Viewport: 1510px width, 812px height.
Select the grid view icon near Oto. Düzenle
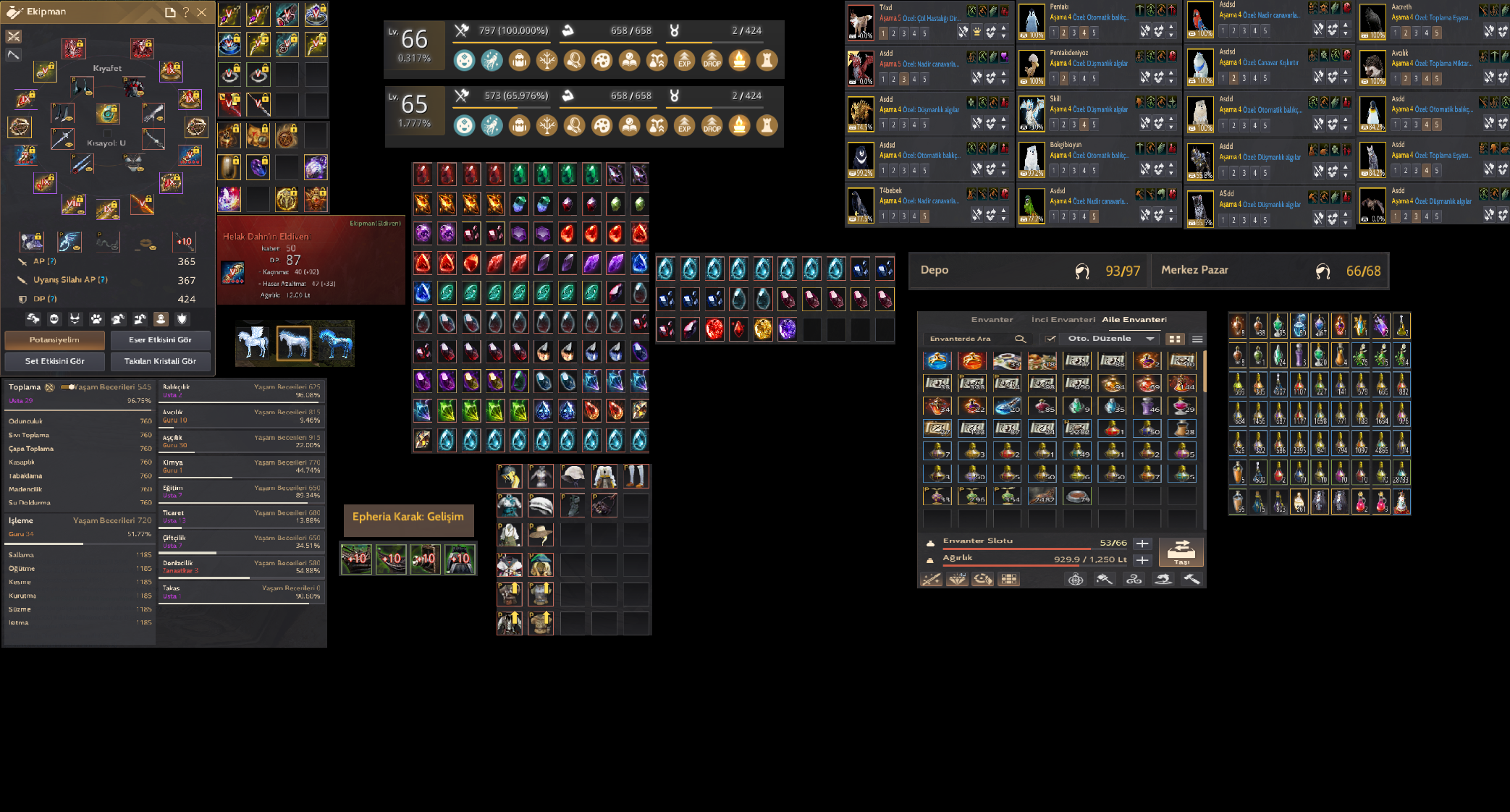point(1174,339)
